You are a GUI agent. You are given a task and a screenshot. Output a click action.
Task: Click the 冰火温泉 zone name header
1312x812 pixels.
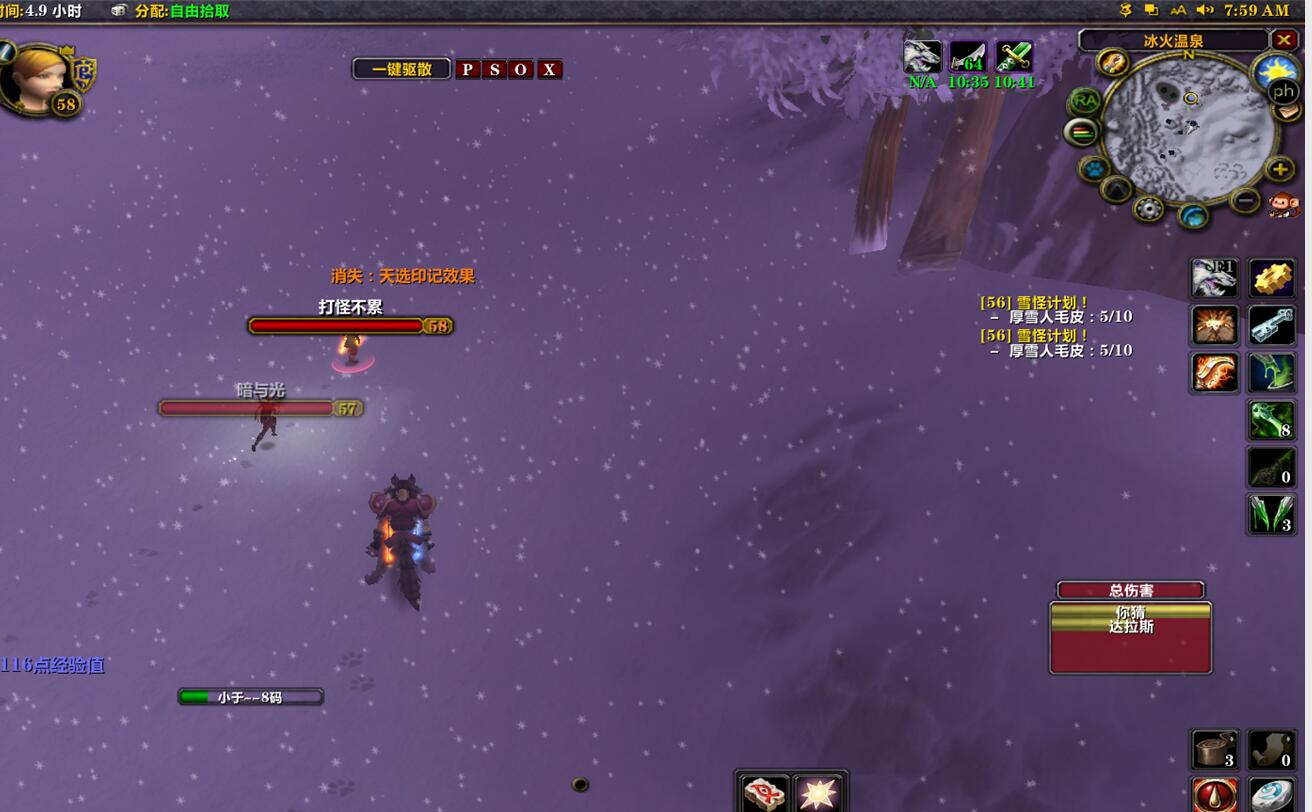[x=1173, y=41]
